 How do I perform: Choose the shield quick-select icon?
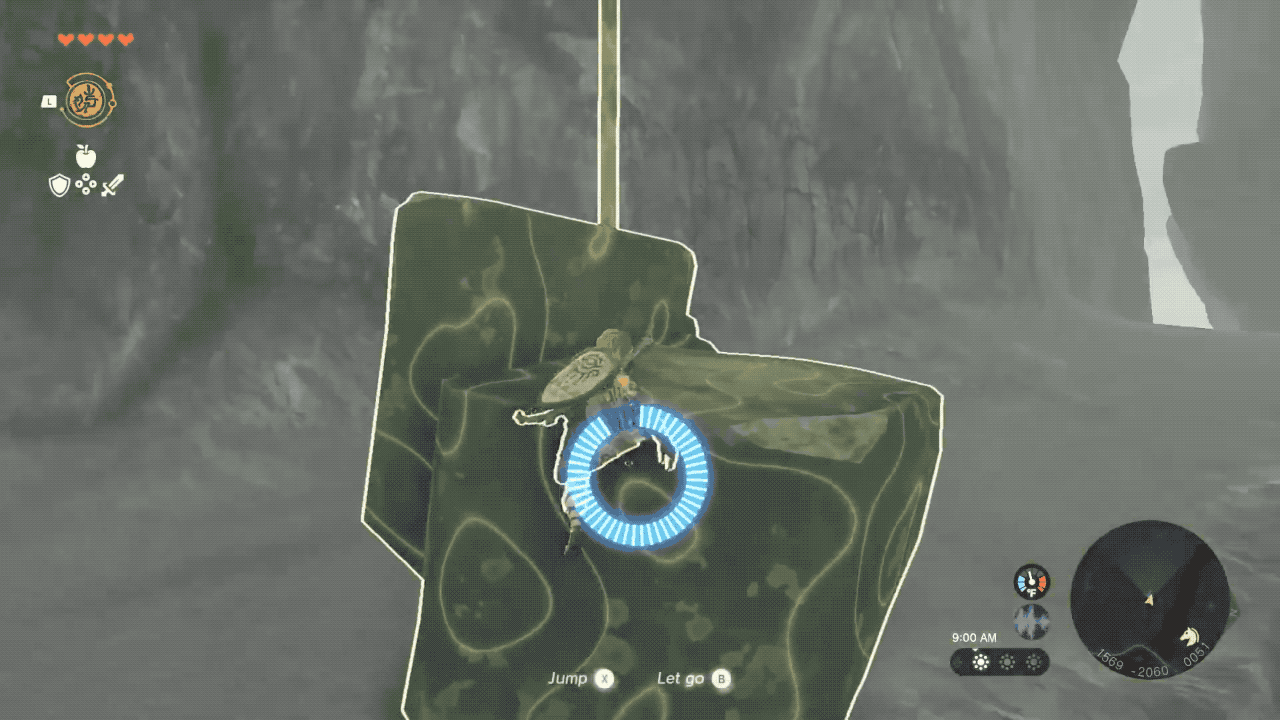coord(60,185)
